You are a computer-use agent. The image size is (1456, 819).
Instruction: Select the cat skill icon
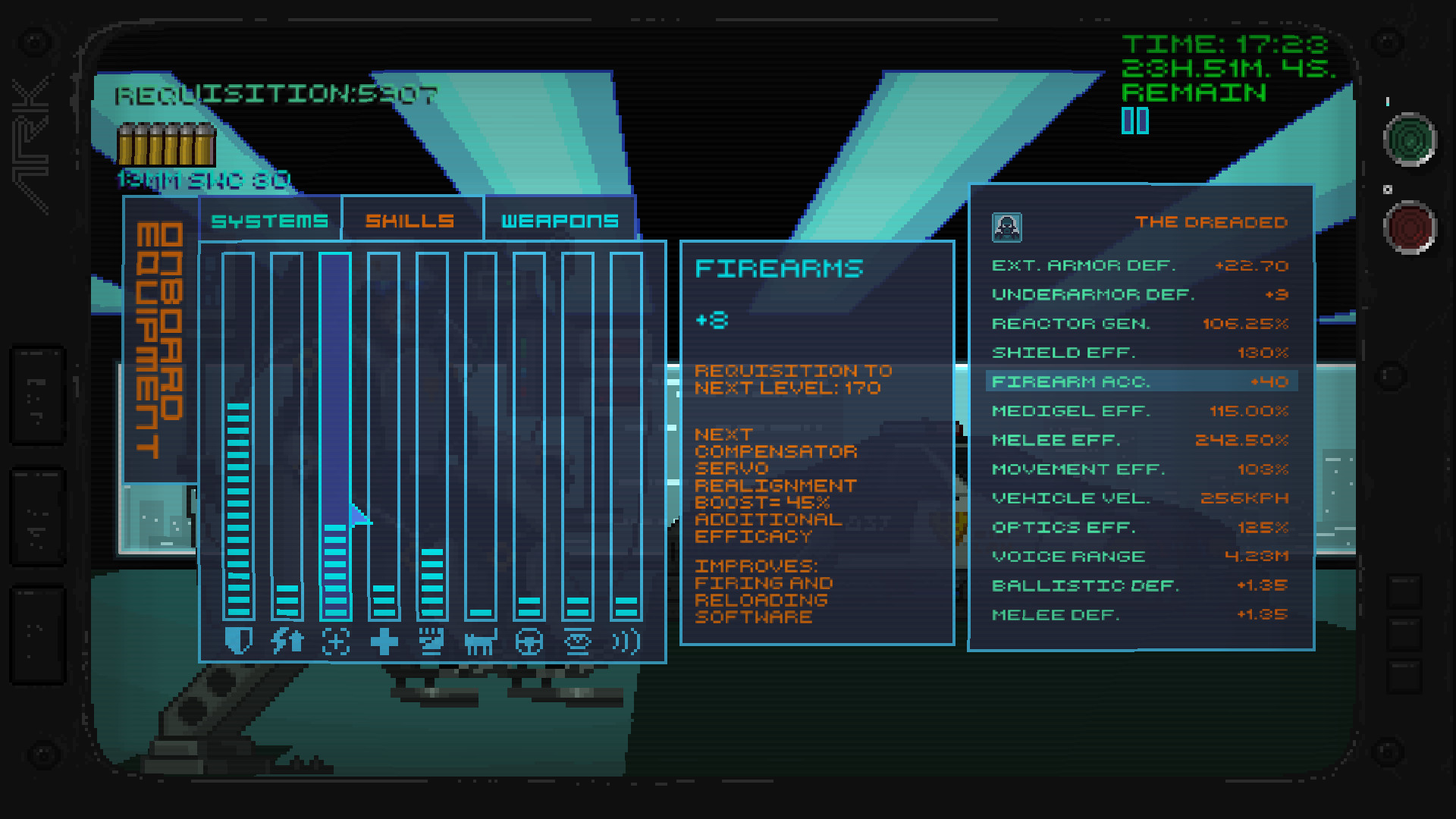pyautogui.click(x=480, y=641)
